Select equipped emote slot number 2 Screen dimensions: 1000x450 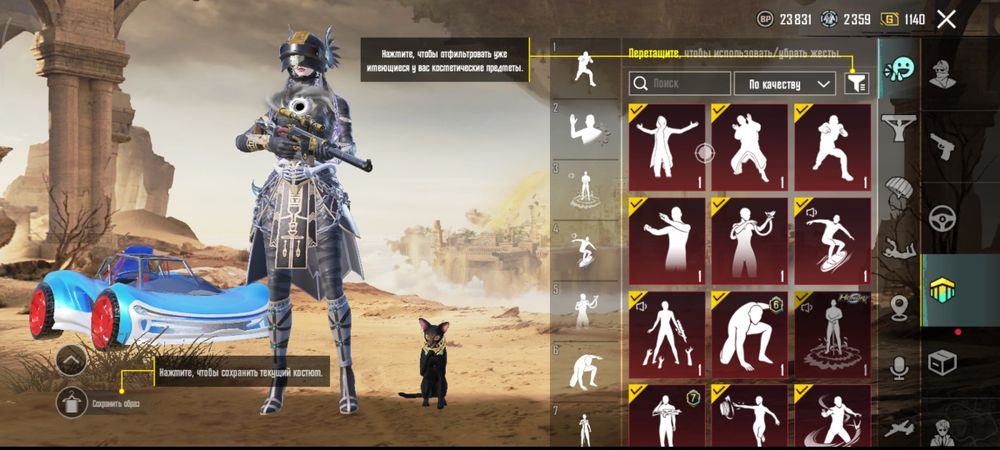pyautogui.click(x=586, y=130)
